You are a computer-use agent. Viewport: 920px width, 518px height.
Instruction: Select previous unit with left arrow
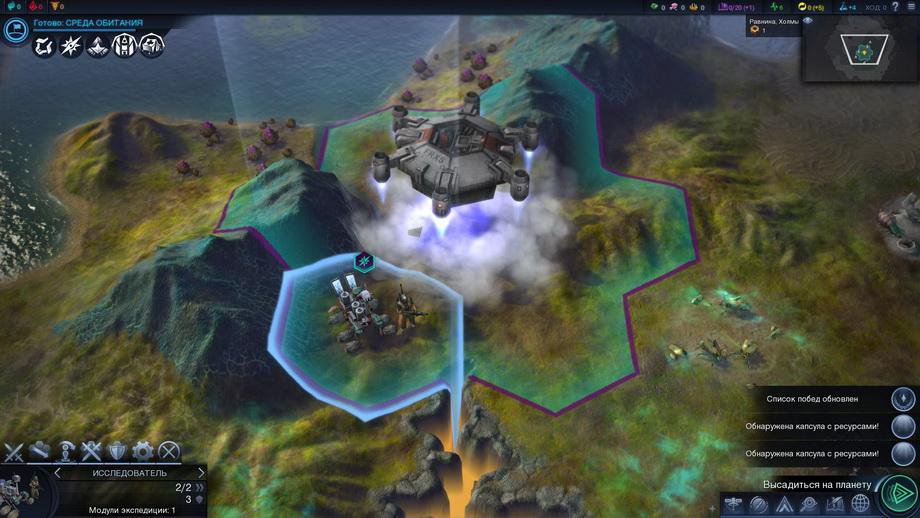57,473
